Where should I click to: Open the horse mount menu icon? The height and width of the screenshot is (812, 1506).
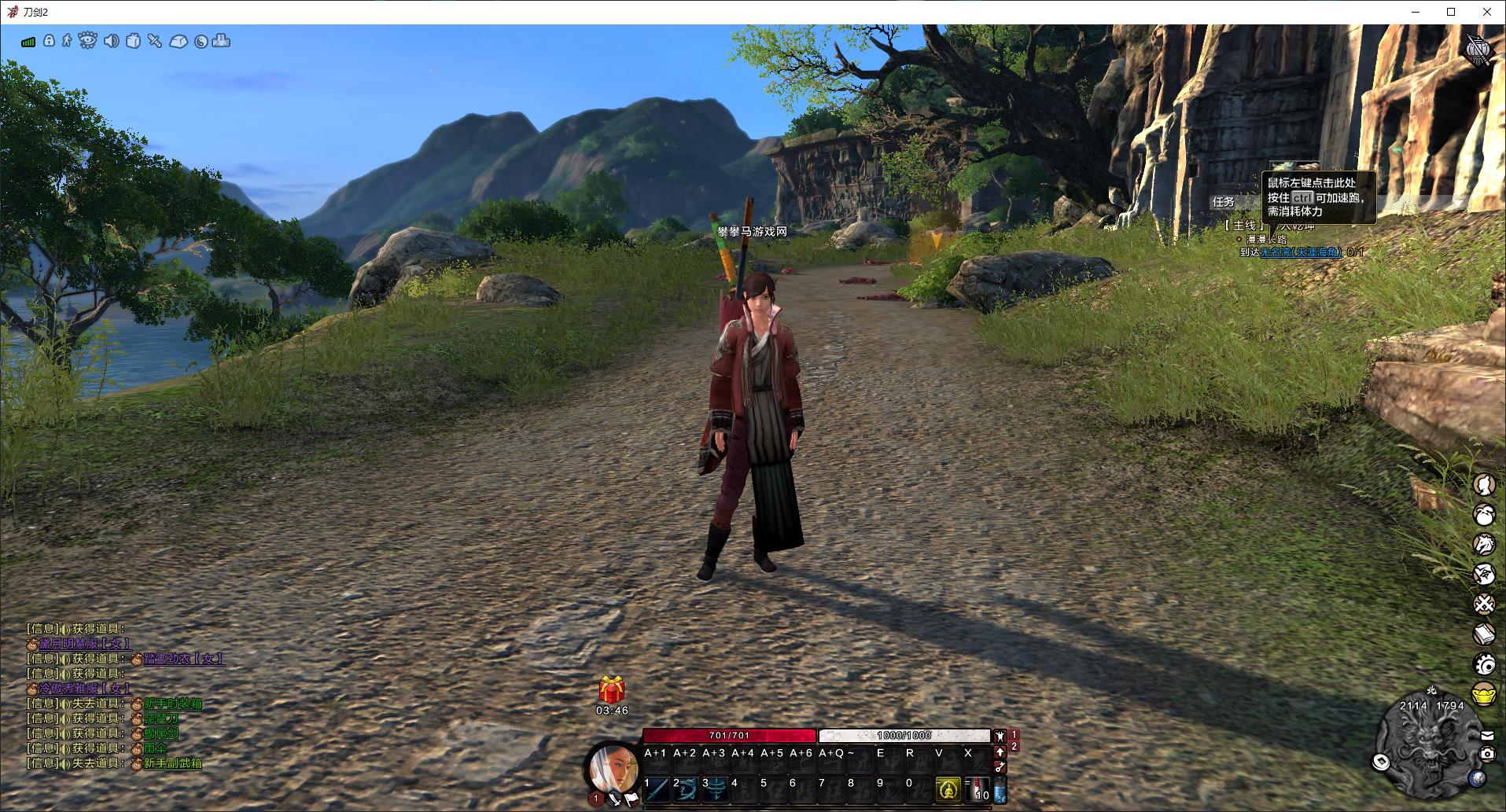(x=1483, y=544)
